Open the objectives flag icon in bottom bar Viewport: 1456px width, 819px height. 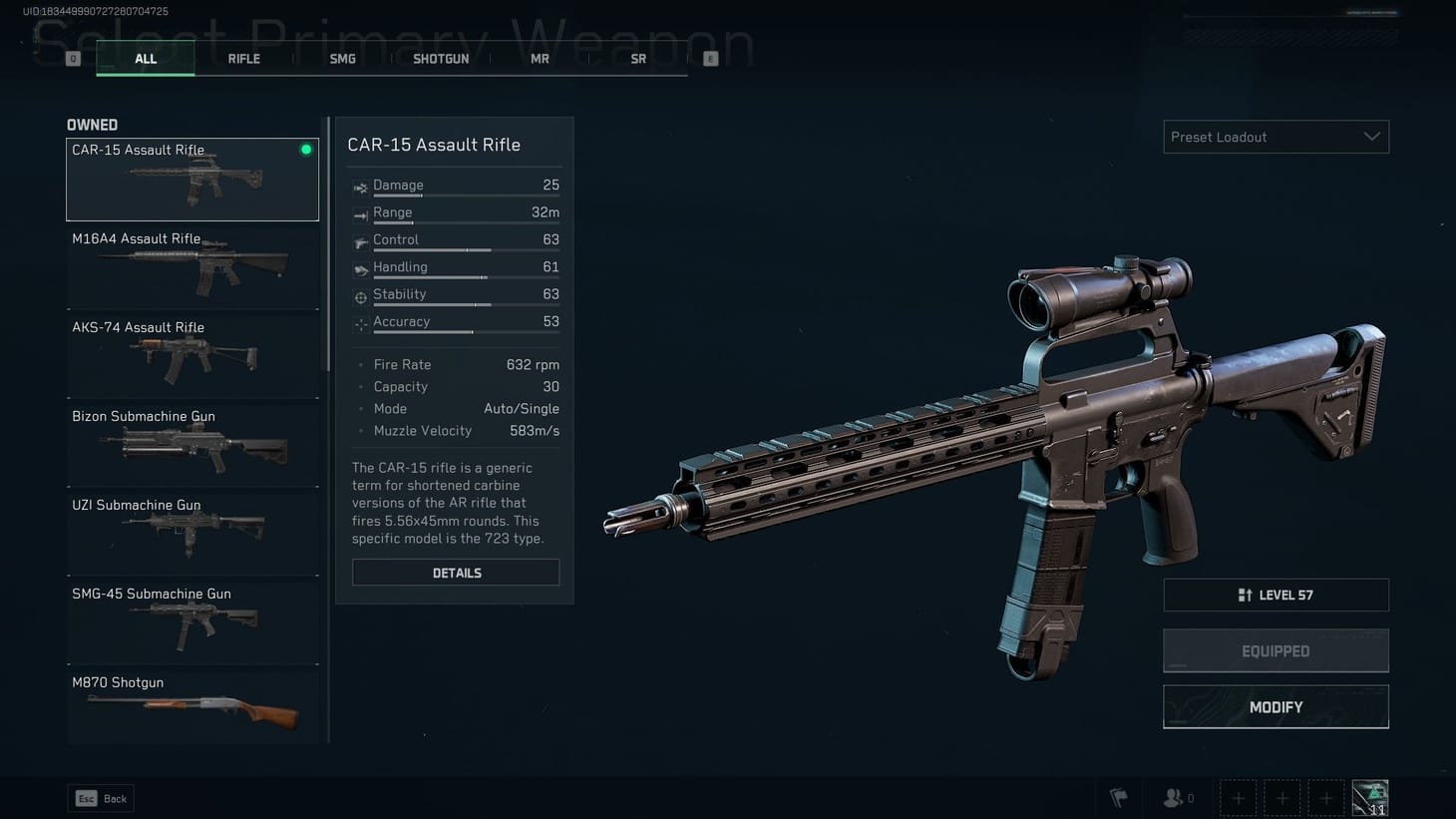coord(1118,797)
